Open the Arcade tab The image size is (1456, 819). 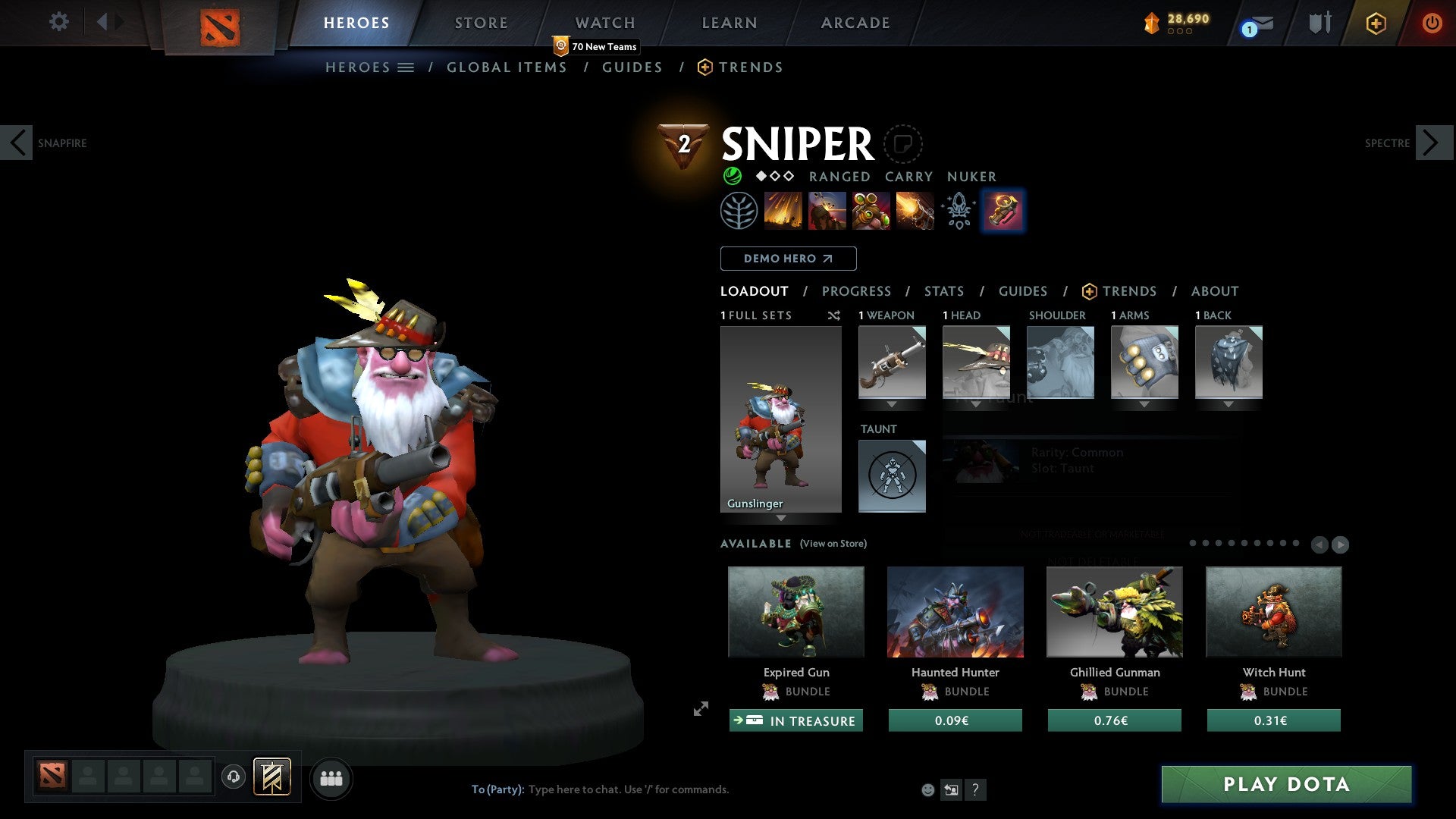[x=855, y=23]
